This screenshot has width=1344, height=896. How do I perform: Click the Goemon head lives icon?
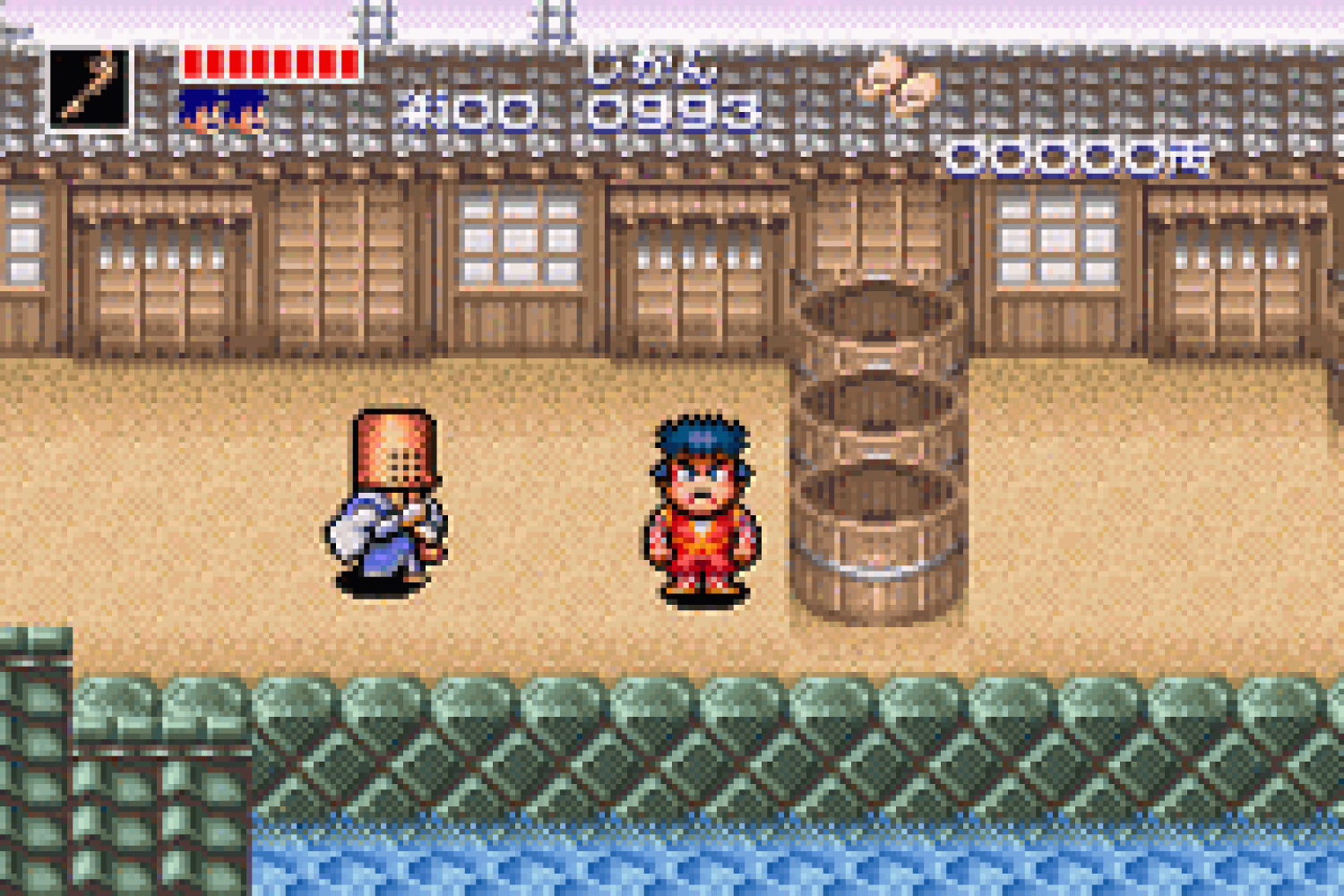pyautogui.click(x=223, y=112)
